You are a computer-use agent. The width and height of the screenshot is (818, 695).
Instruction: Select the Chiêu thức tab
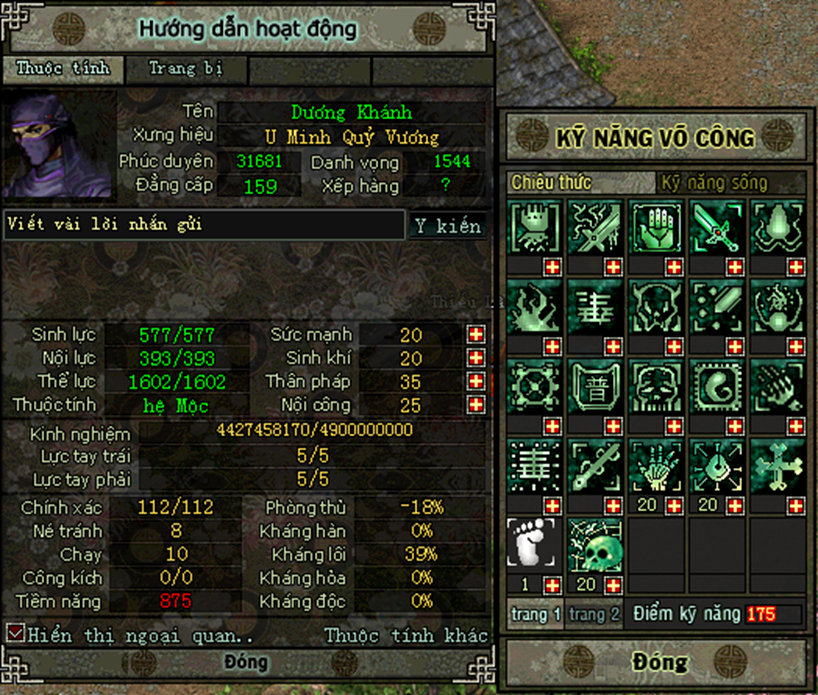point(551,183)
